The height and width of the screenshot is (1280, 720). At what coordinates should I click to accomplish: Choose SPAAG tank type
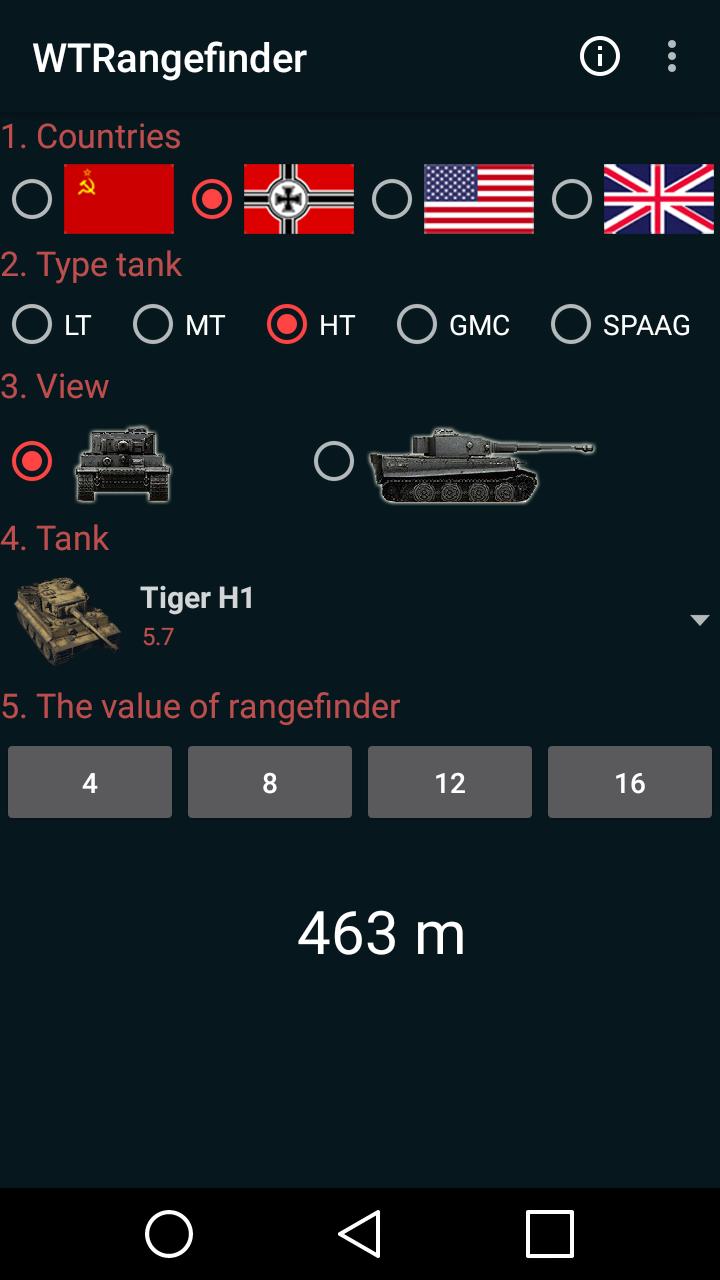coord(571,325)
